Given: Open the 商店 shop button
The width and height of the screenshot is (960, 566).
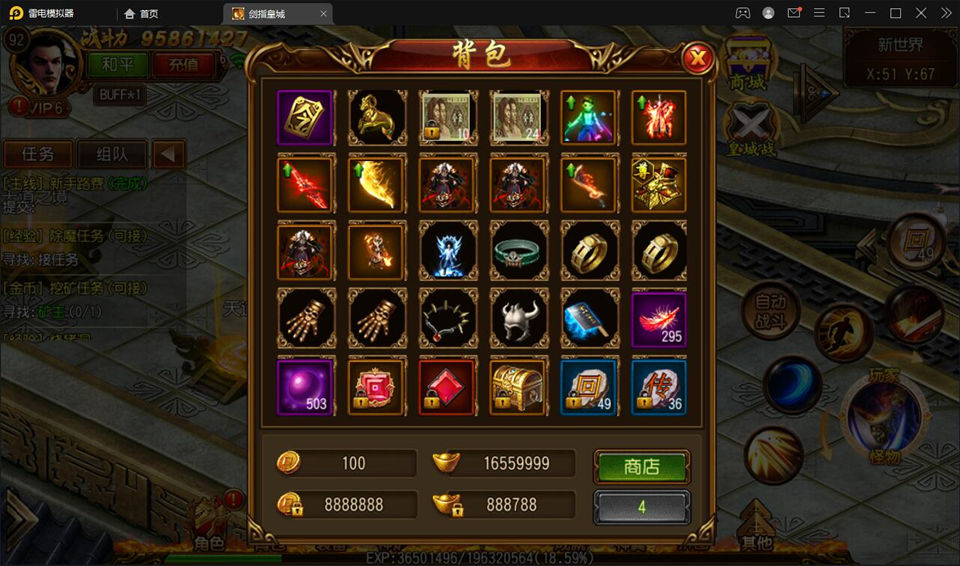Looking at the screenshot, I should tap(641, 467).
